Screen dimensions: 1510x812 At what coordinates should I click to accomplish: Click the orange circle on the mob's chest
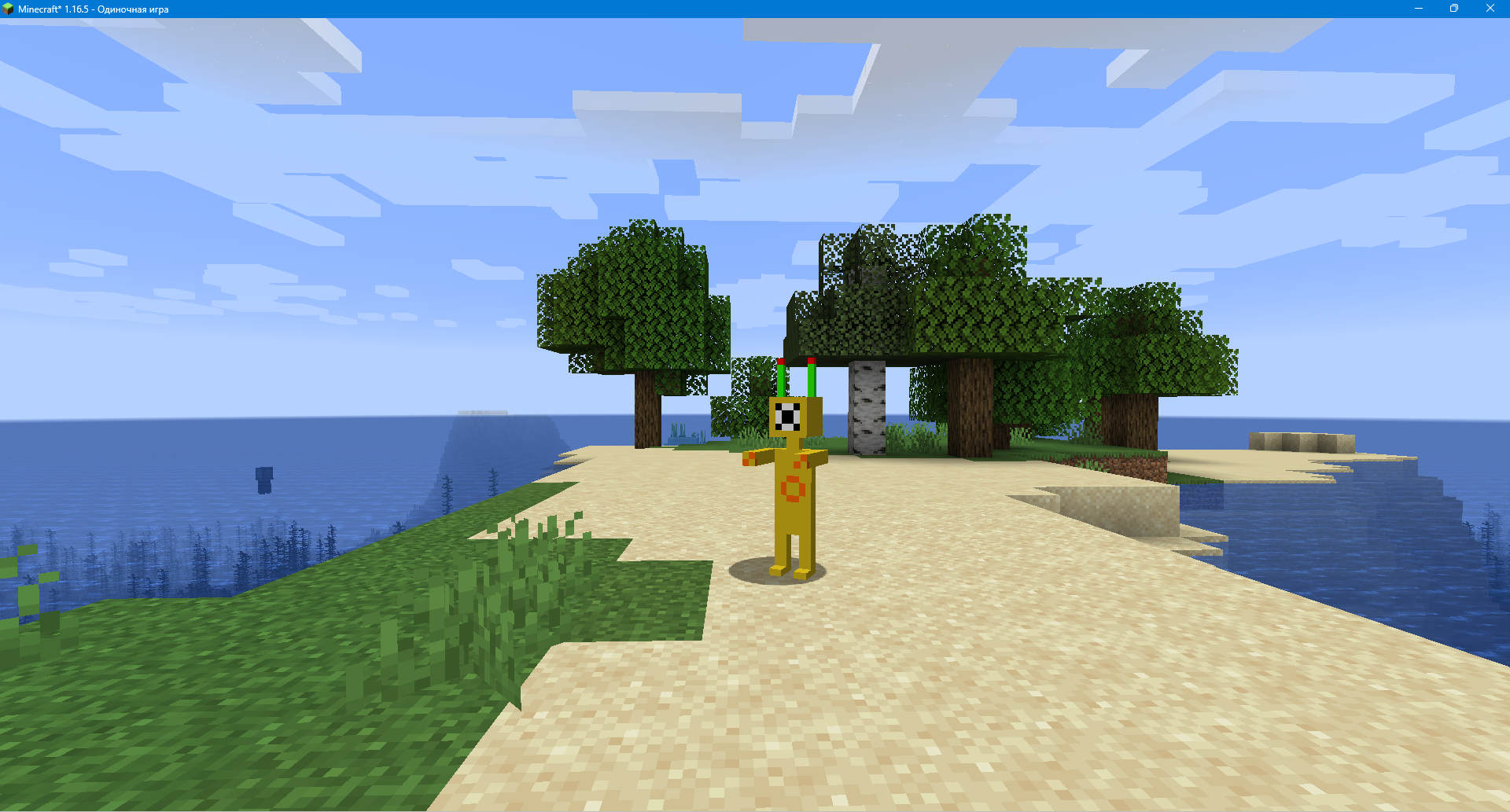[x=794, y=487]
